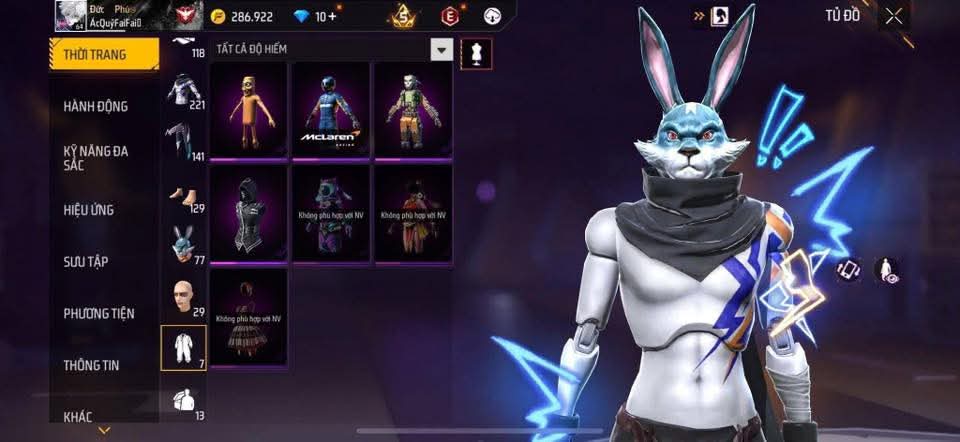Open the shoes category with count 129

click(x=183, y=192)
